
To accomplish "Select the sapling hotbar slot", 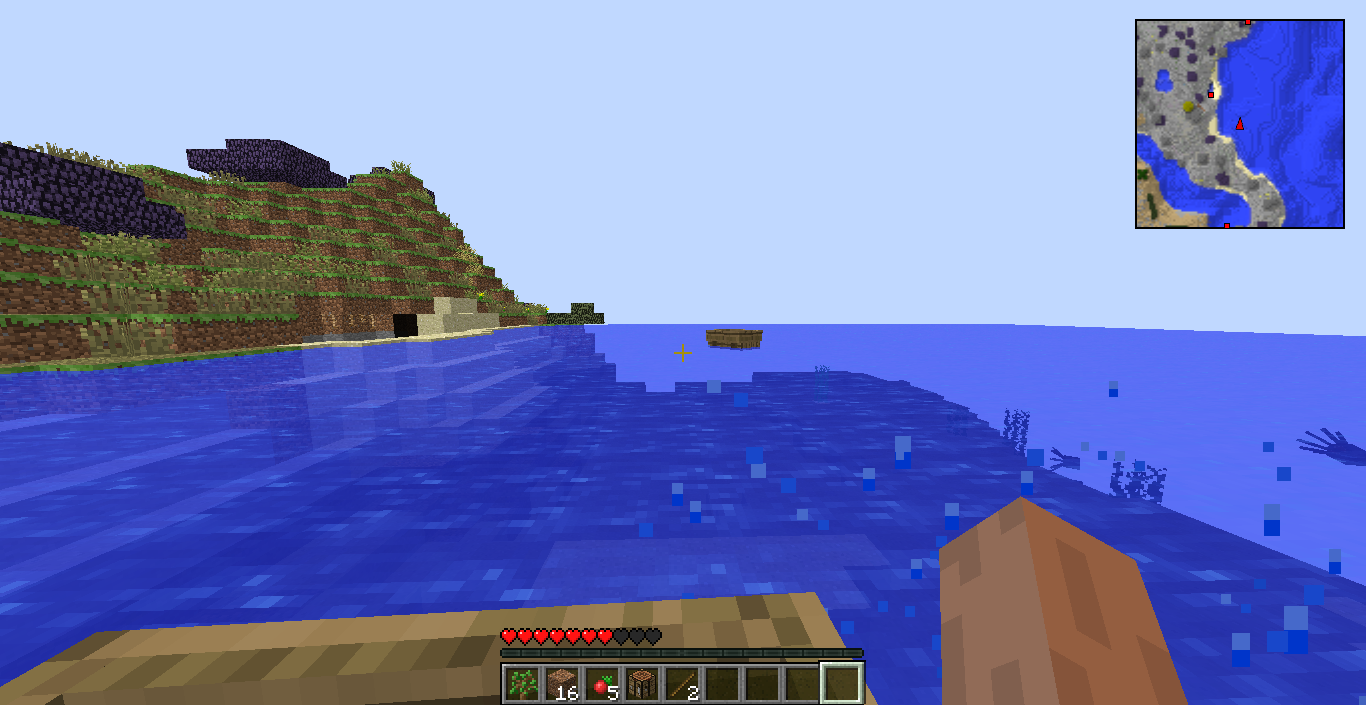I will pos(522,684).
